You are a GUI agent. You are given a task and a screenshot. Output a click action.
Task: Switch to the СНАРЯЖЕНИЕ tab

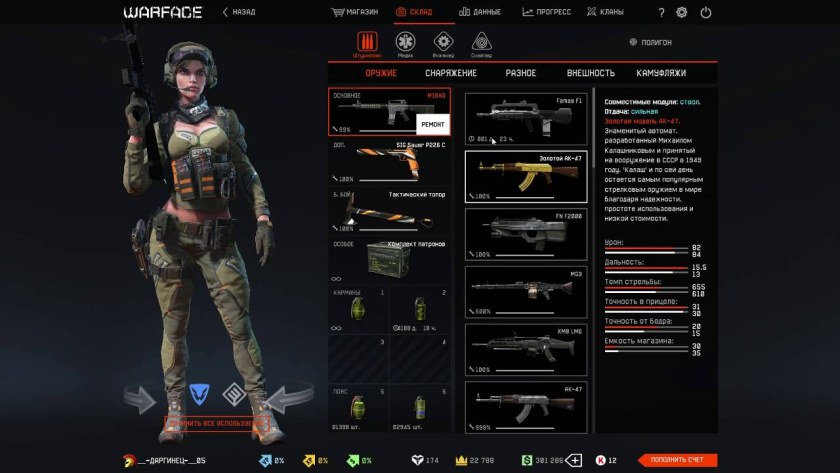click(451, 73)
